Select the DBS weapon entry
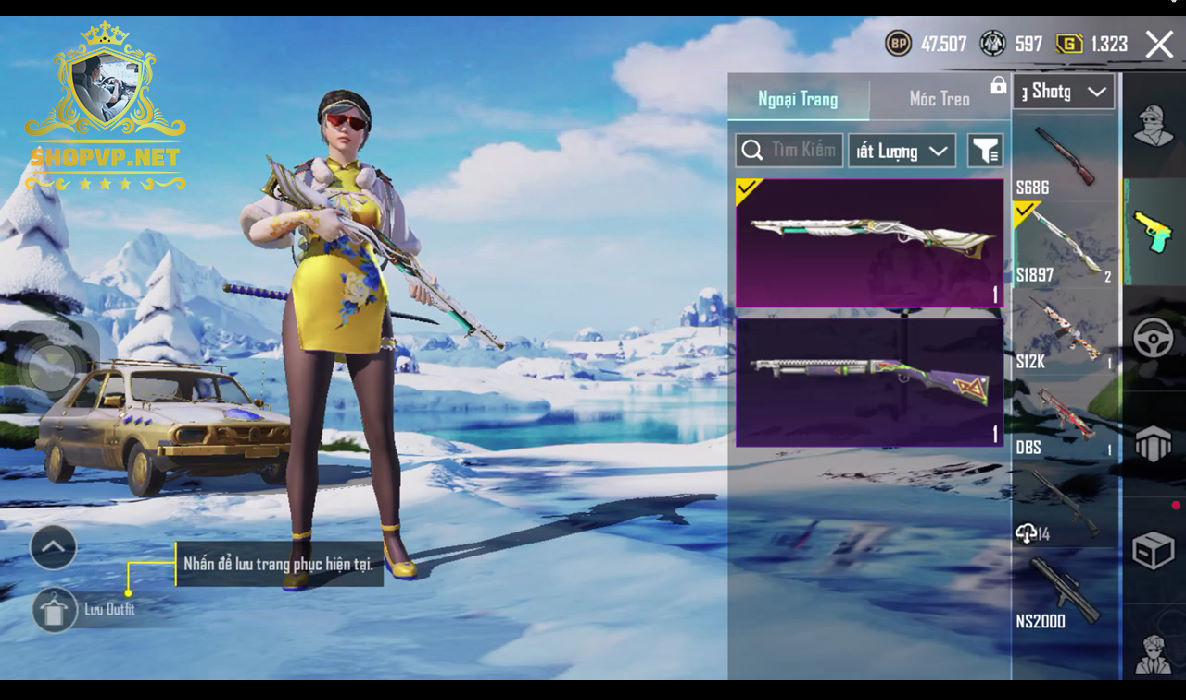 tap(1064, 418)
